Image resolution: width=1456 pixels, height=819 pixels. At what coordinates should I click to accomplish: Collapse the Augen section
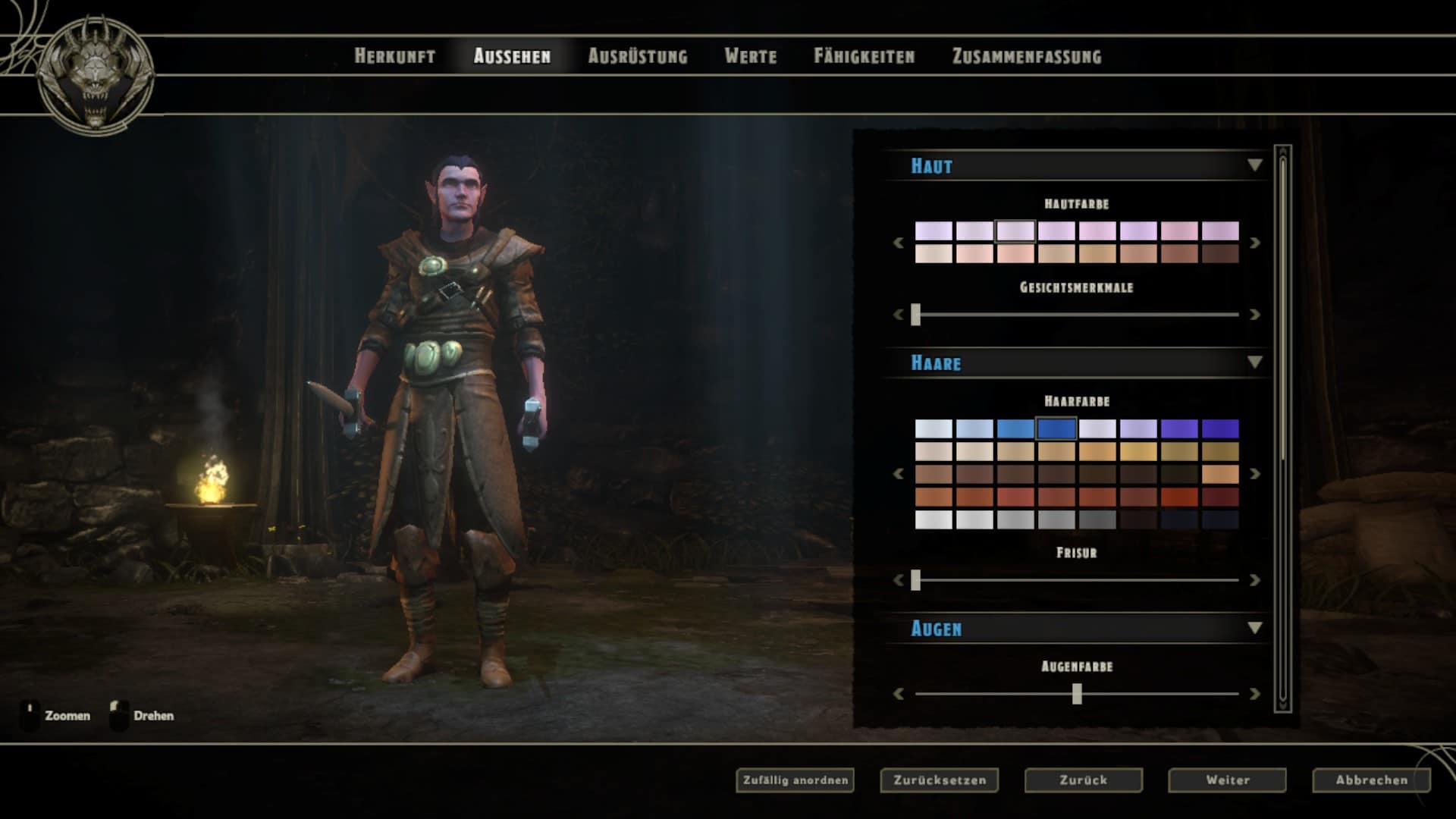(x=1254, y=628)
